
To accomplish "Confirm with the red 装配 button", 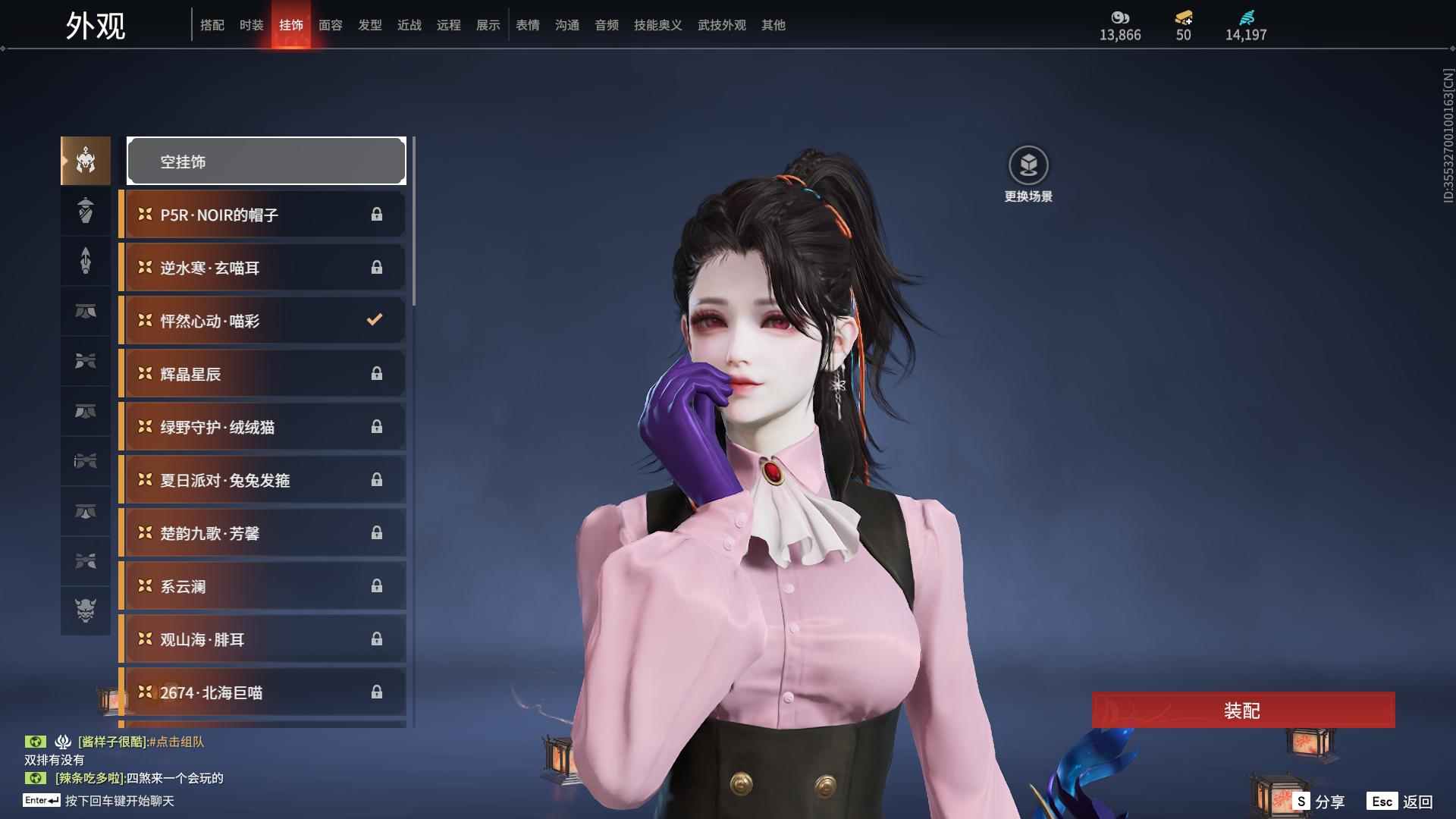I will point(1243,711).
